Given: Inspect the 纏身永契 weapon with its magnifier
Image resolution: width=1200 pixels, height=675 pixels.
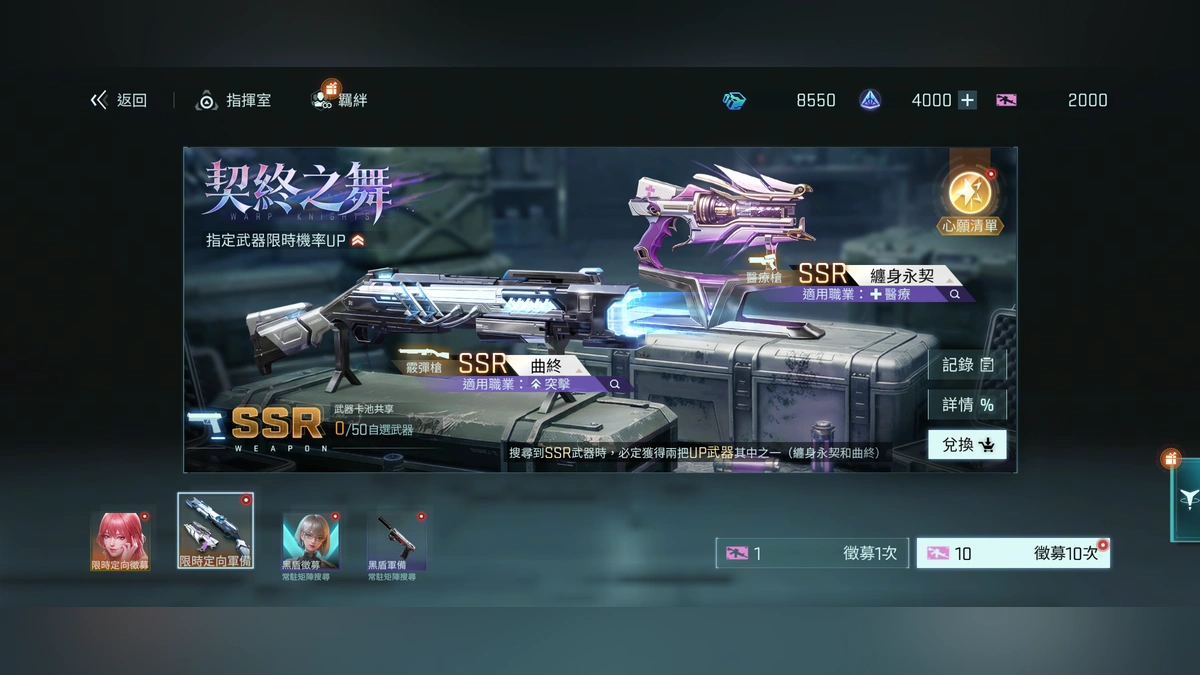Looking at the screenshot, I should pyautogui.click(x=955, y=295).
